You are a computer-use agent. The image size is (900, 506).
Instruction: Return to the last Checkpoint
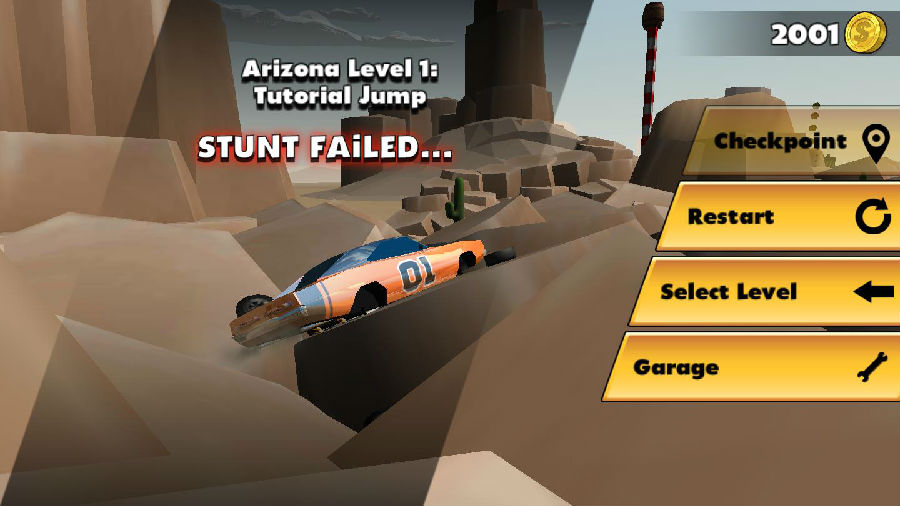(x=790, y=142)
